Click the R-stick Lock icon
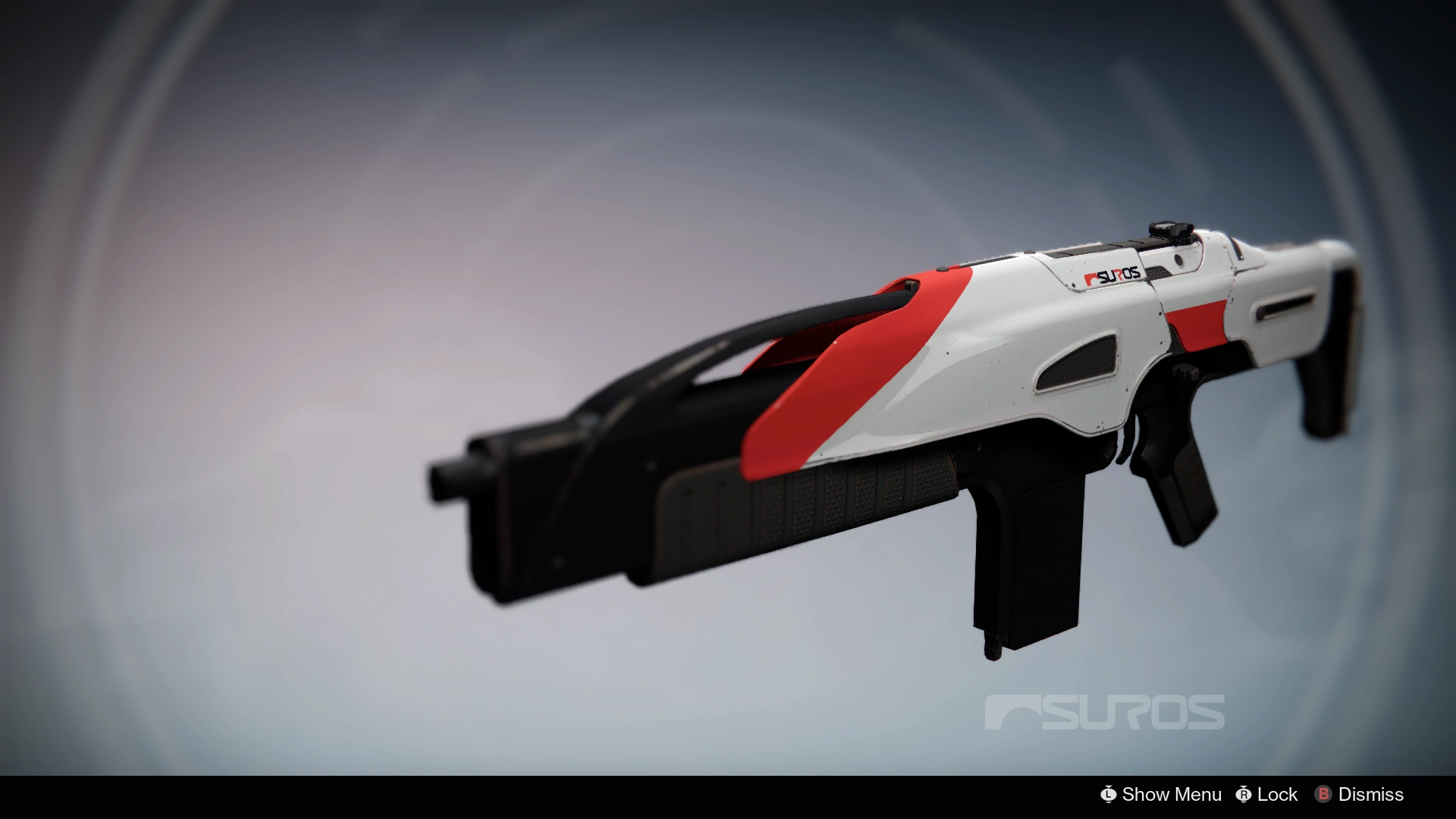Screen dimensions: 1456x819 point(1244,795)
